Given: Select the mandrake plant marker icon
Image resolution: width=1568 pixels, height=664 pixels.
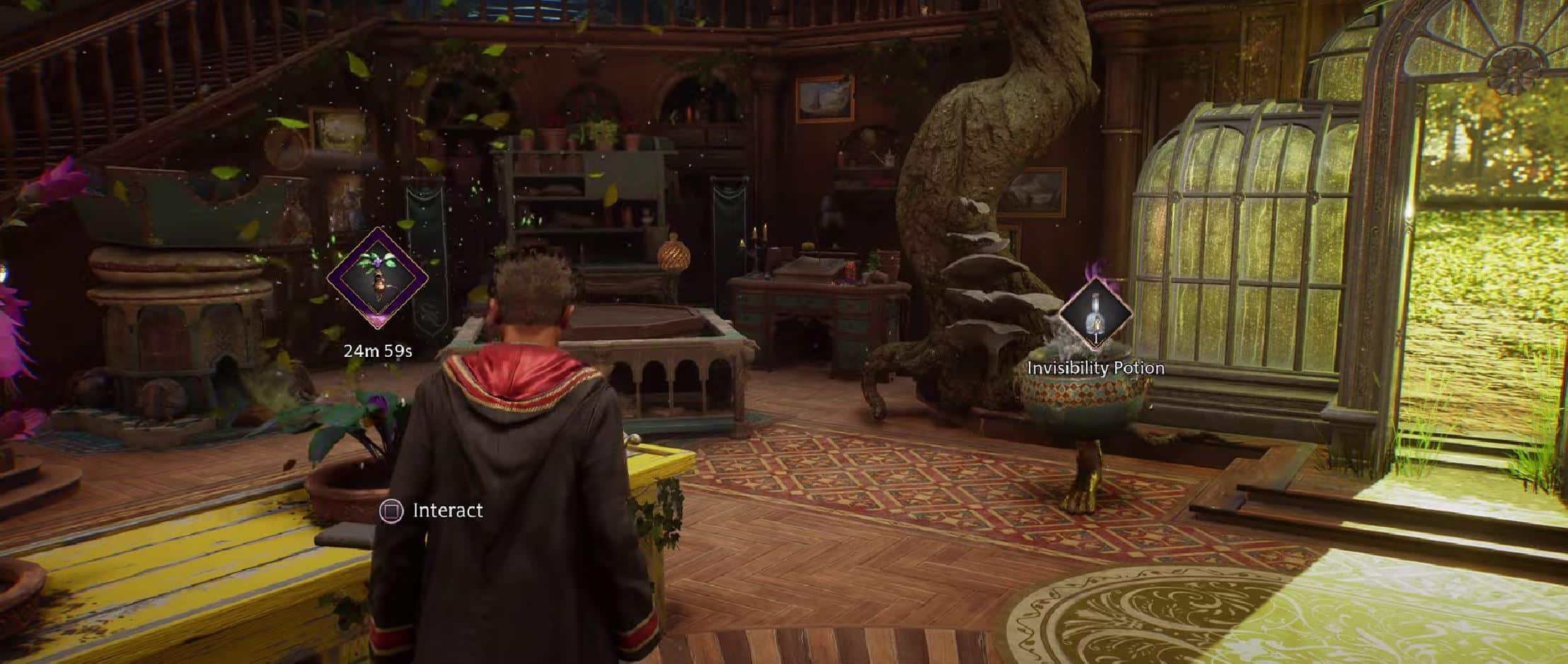Looking at the screenshot, I should click(x=378, y=277).
